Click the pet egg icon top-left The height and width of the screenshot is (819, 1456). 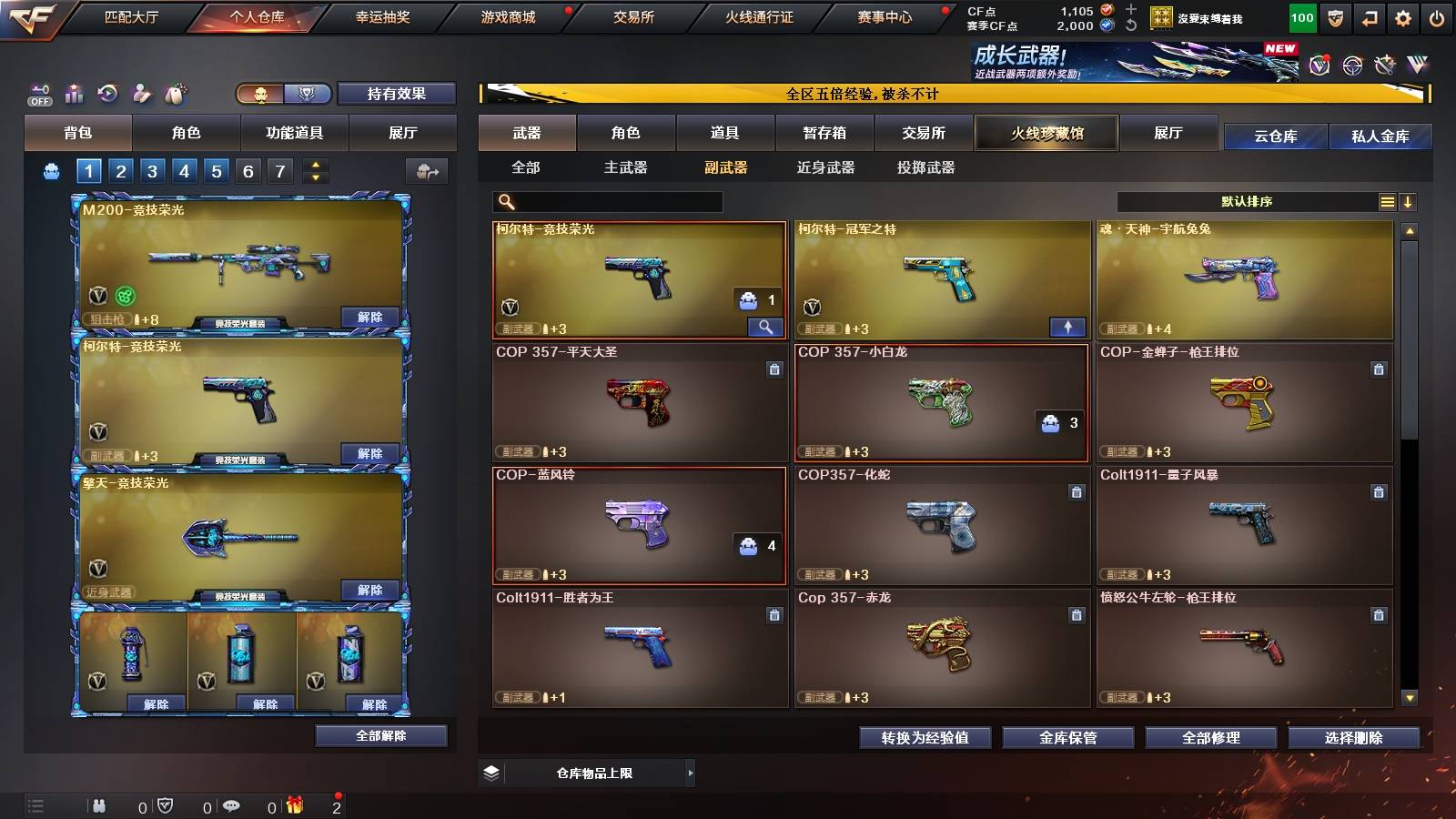click(174, 94)
